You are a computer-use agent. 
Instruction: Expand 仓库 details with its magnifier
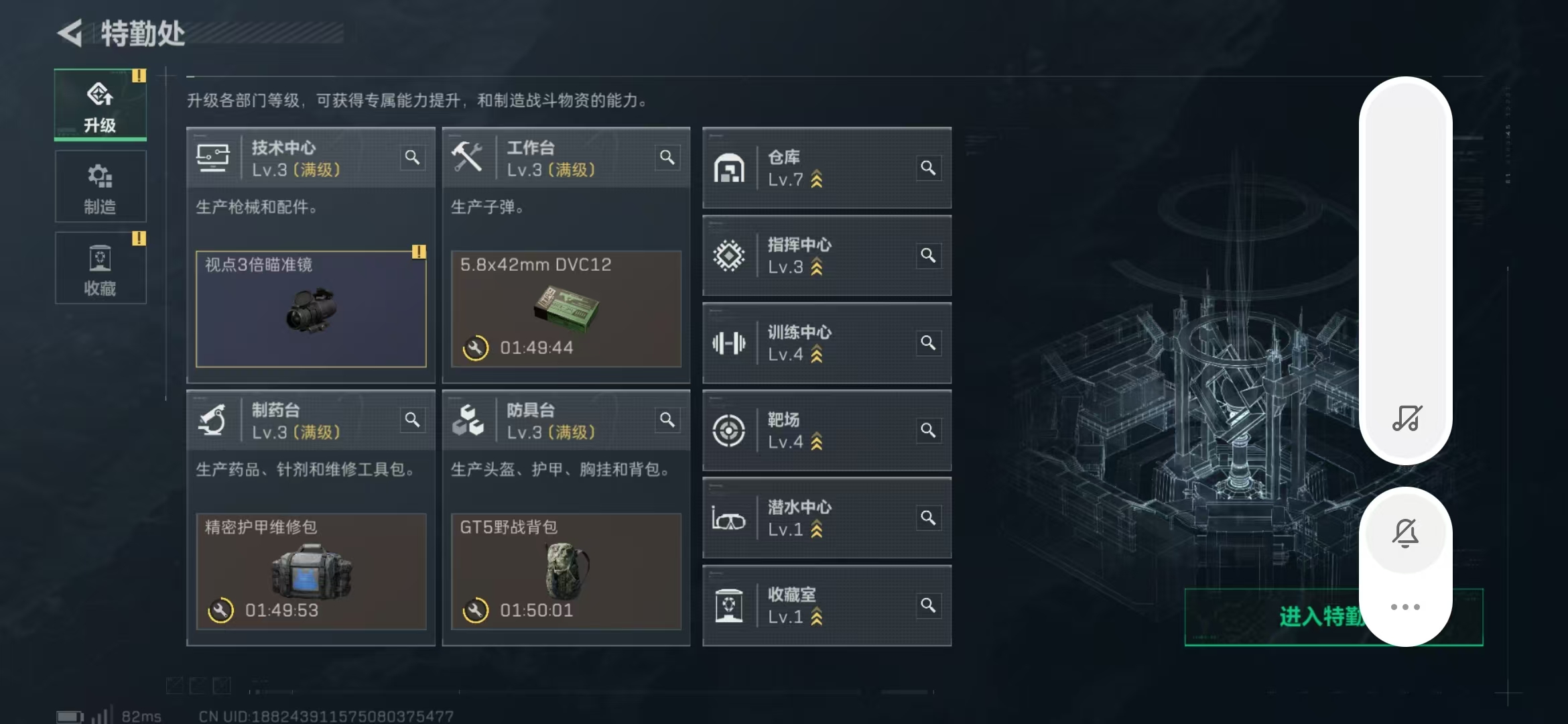(x=929, y=168)
